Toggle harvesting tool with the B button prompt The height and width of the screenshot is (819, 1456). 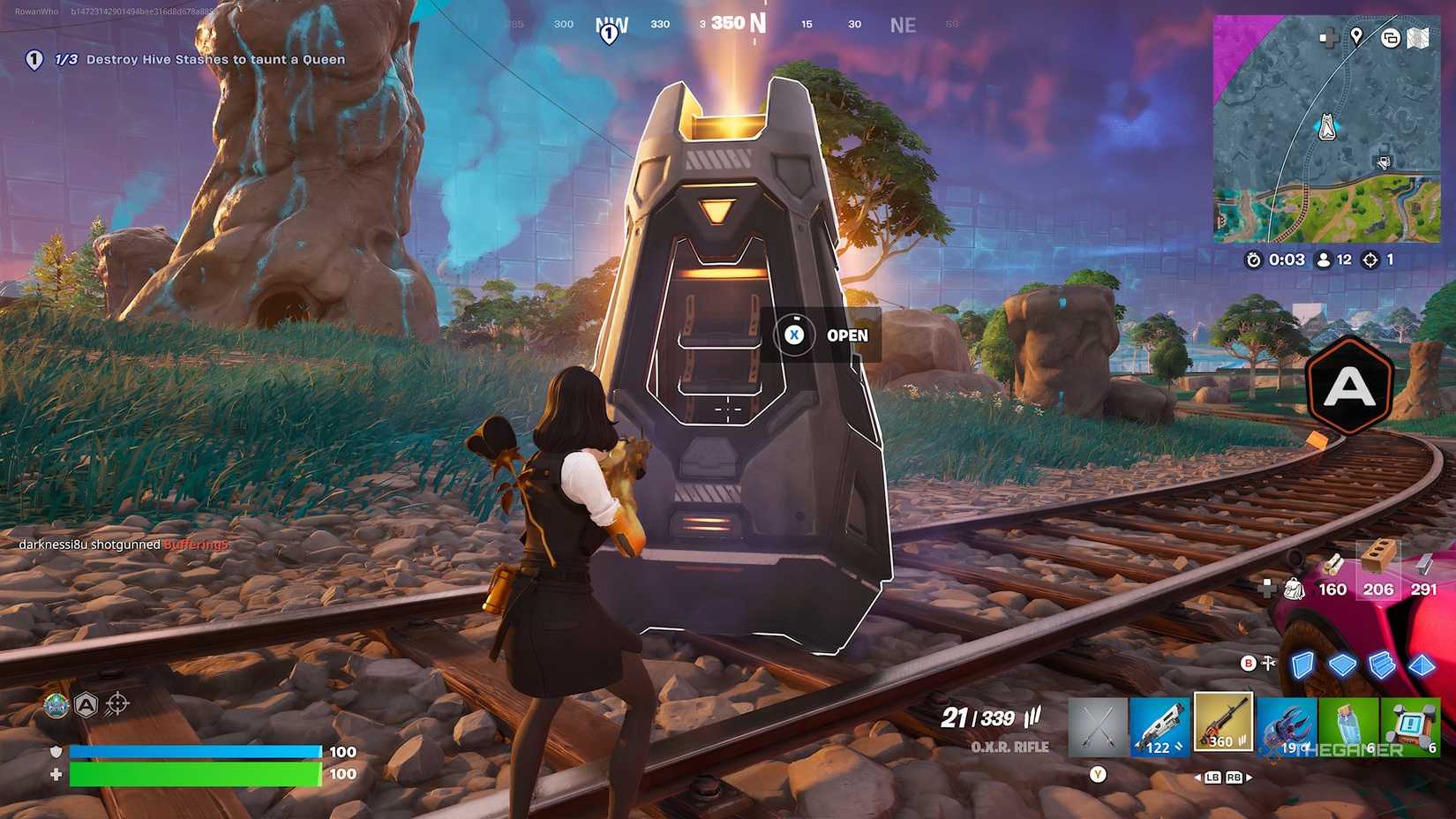tap(1248, 664)
